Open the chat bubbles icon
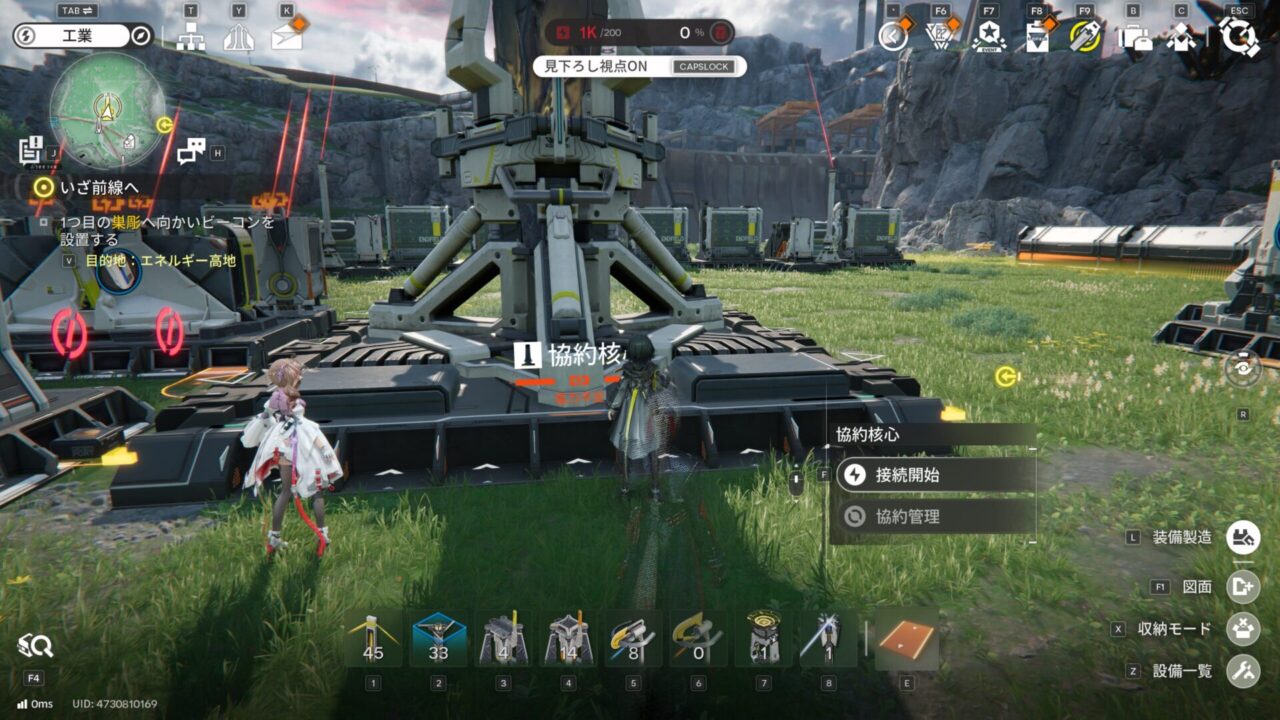The image size is (1280, 720). coord(190,152)
